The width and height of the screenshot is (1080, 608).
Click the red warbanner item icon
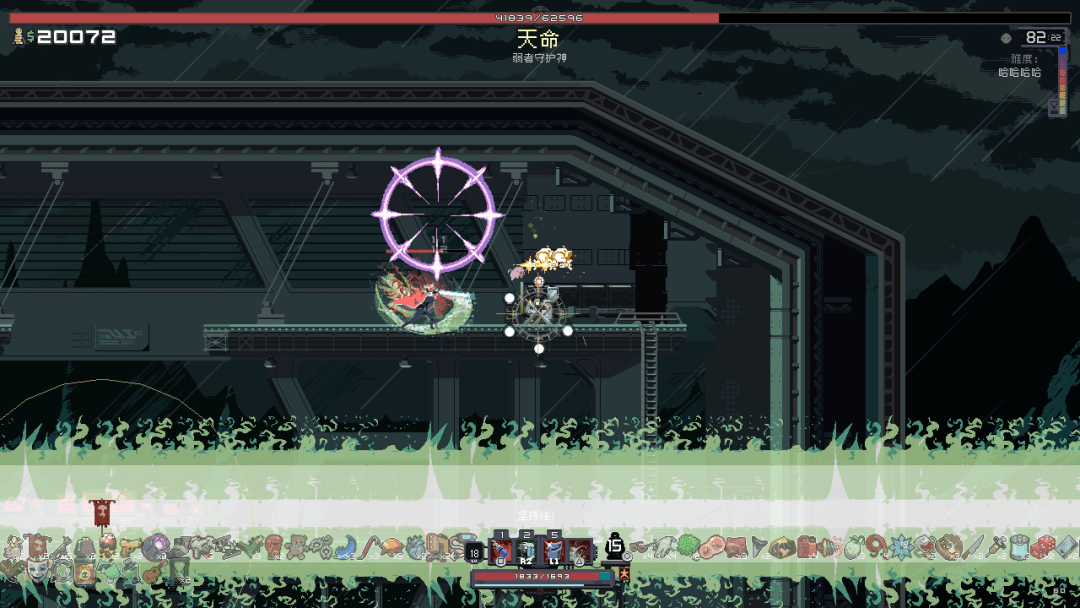100,512
